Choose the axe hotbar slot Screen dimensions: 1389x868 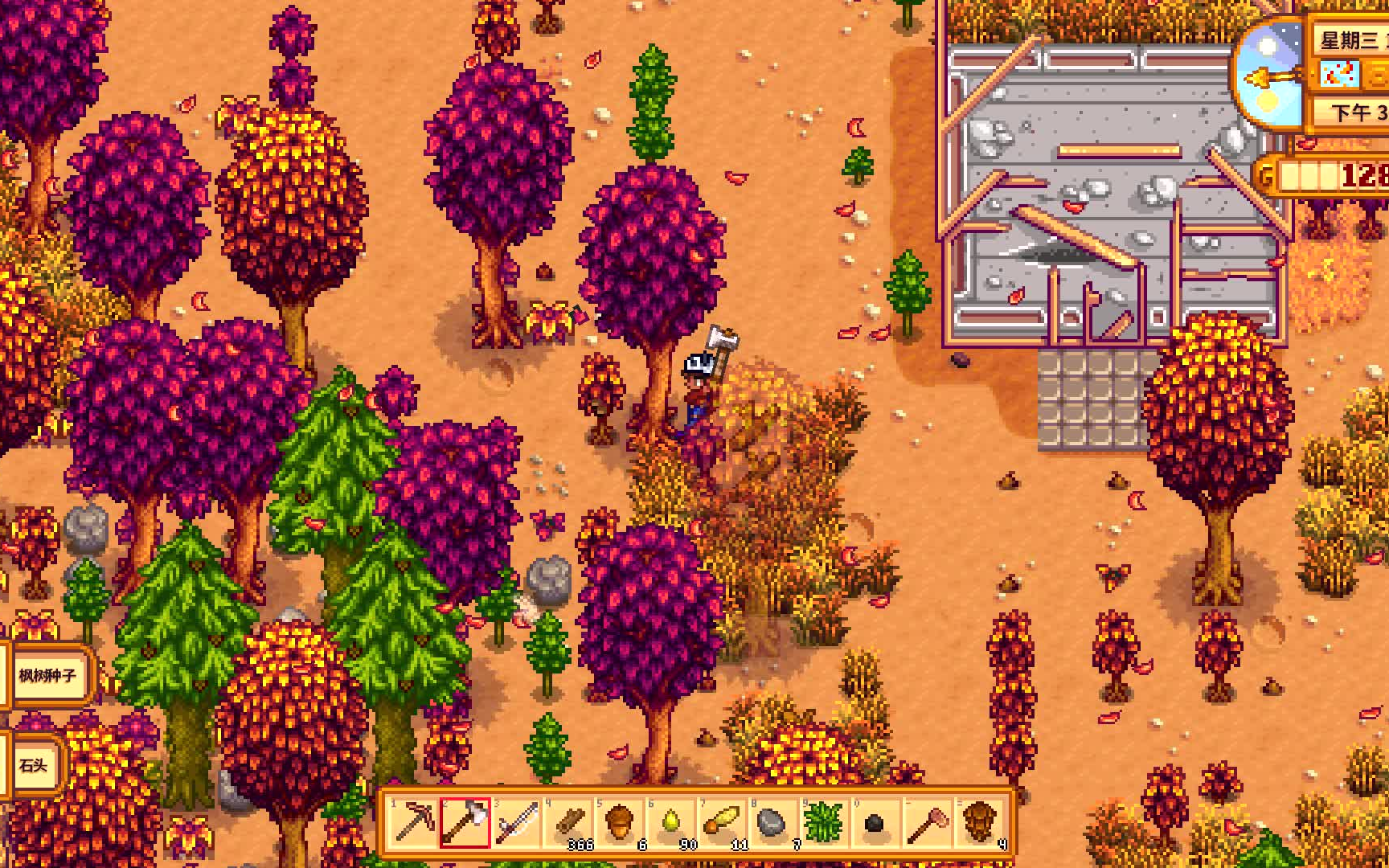click(465, 822)
